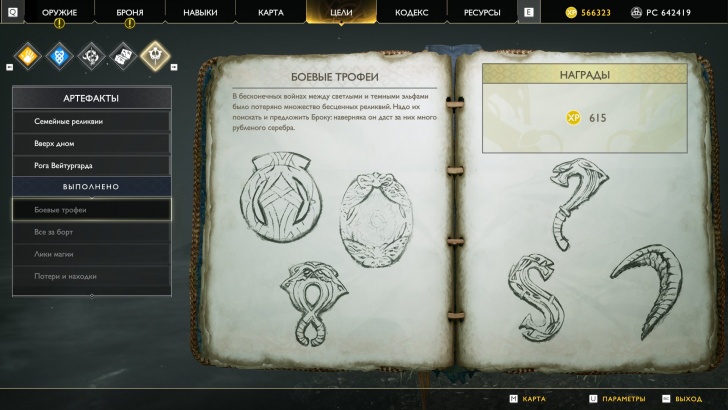
Task: Open the Семейные реликвии artifact entry
Action: click(91, 121)
